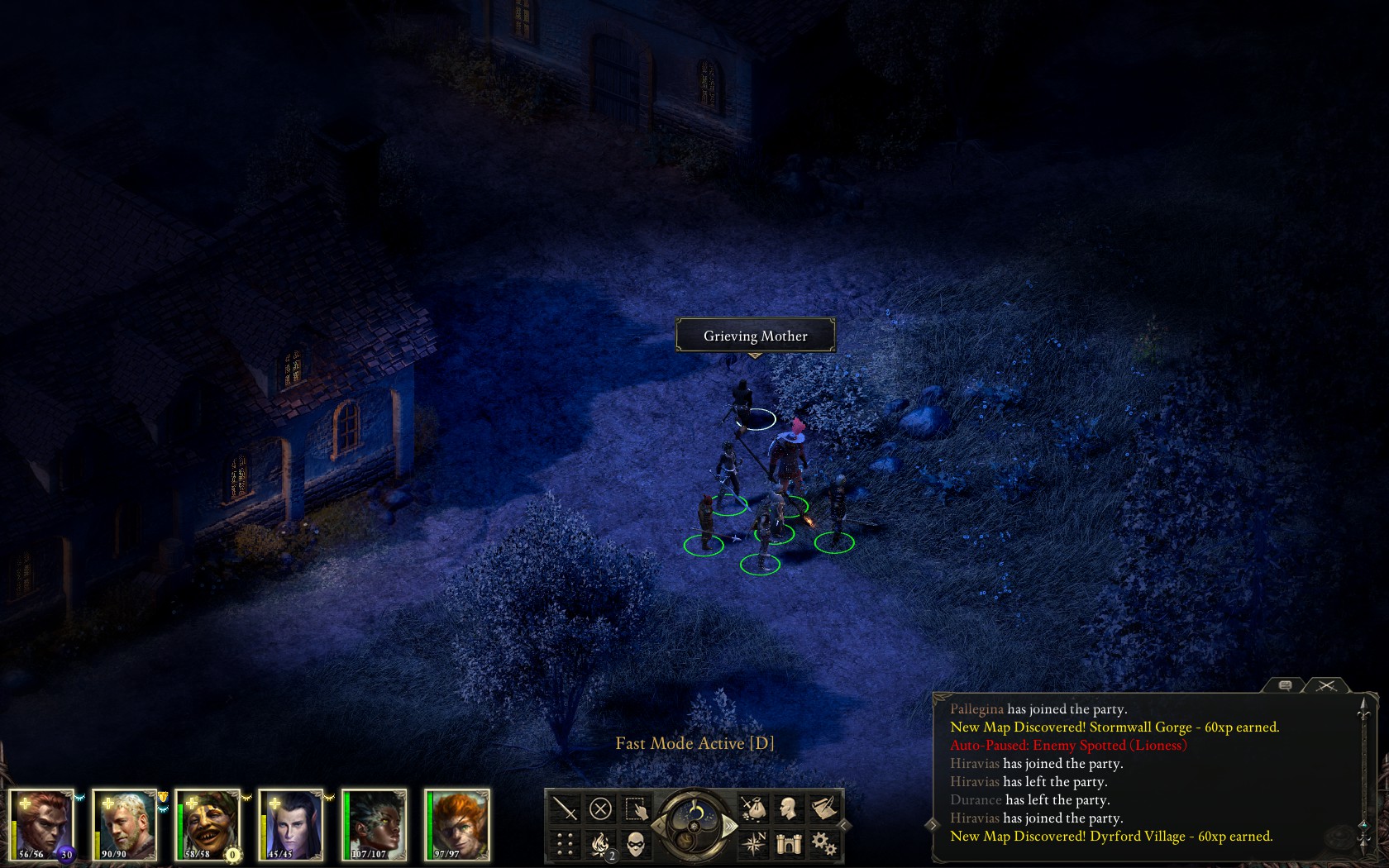Toggle stealth mode with the masked face icon
This screenshot has width=1389, height=868.
click(636, 843)
